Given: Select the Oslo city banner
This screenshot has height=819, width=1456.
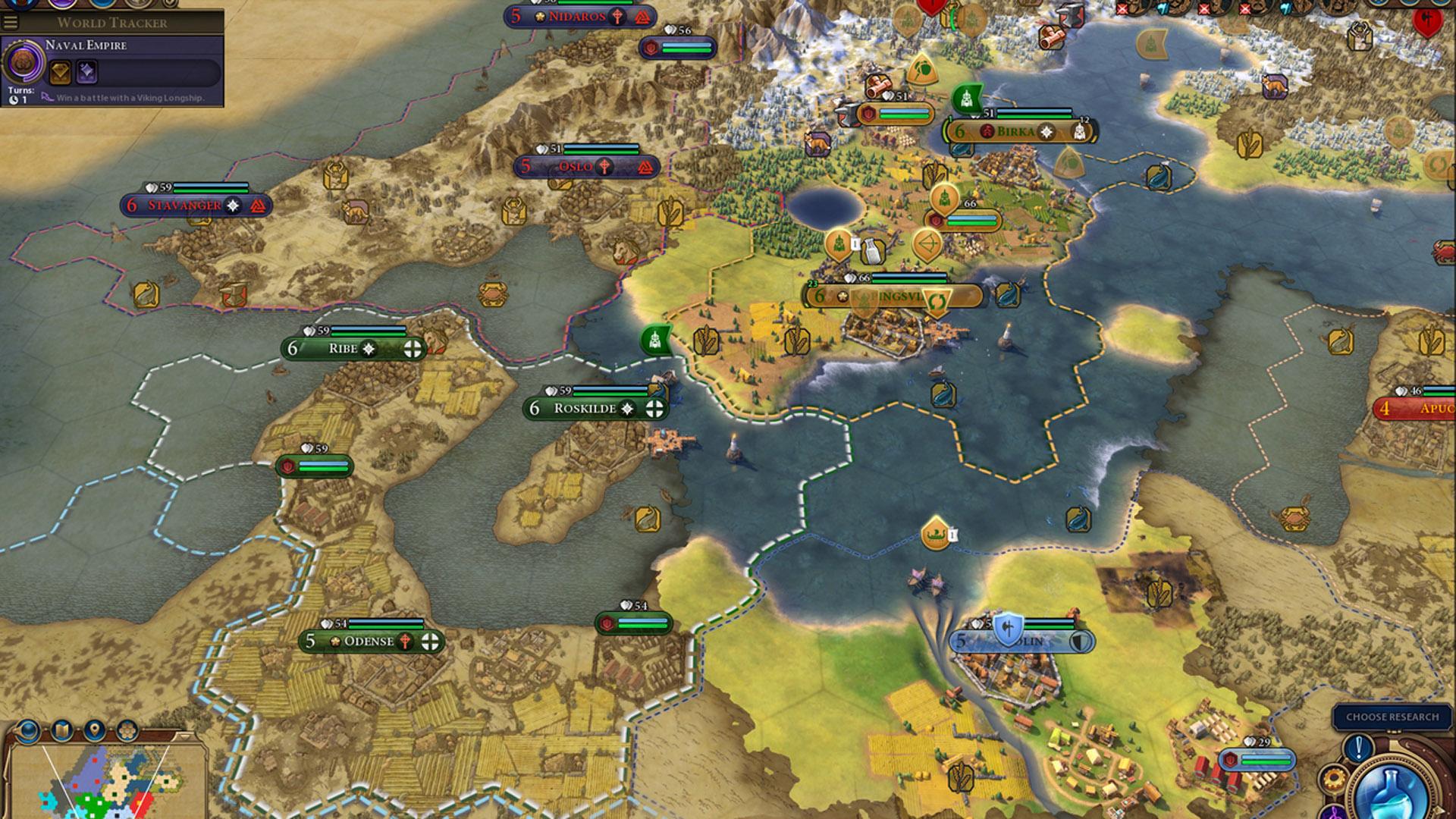Looking at the screenshot, I should (575, 167).
